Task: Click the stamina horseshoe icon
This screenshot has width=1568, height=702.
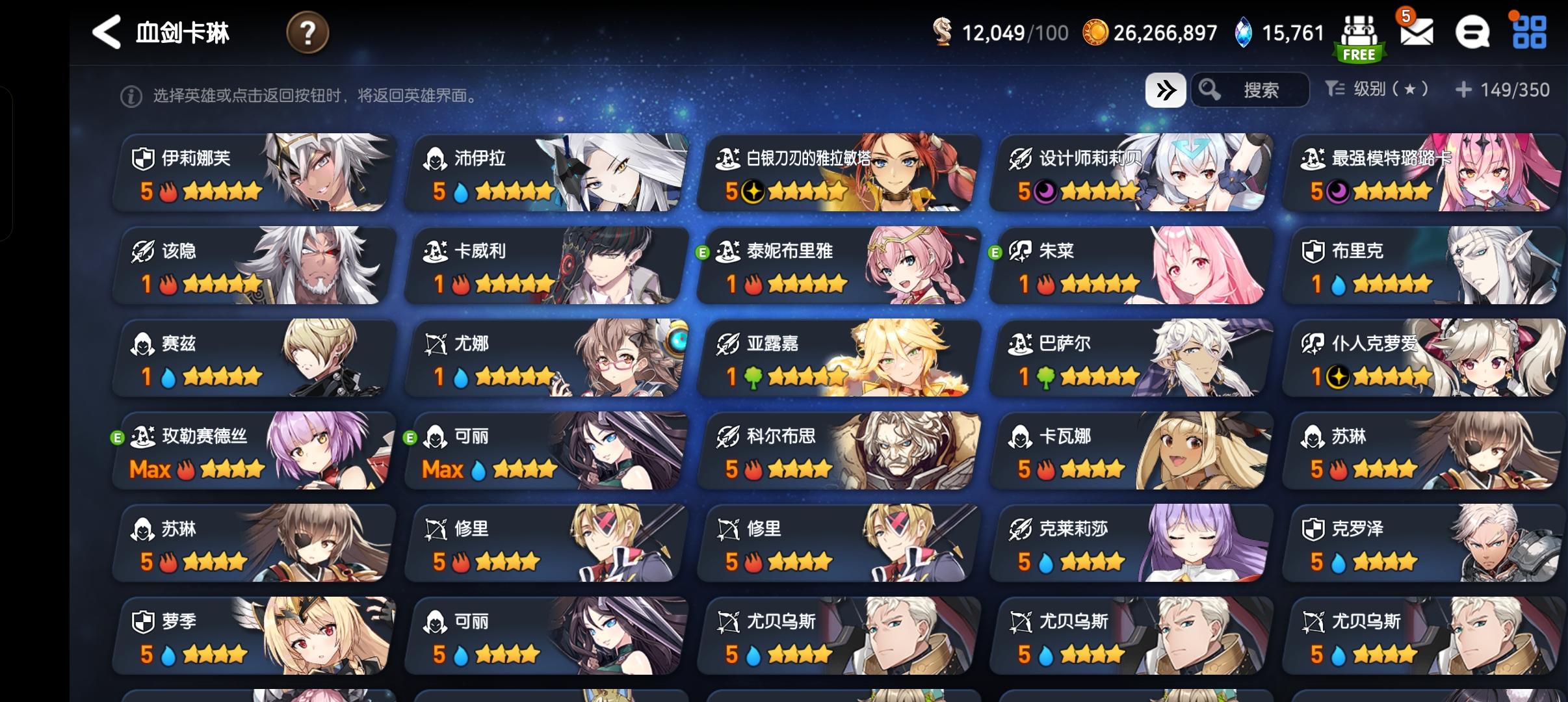Action: tap(942, 32)
